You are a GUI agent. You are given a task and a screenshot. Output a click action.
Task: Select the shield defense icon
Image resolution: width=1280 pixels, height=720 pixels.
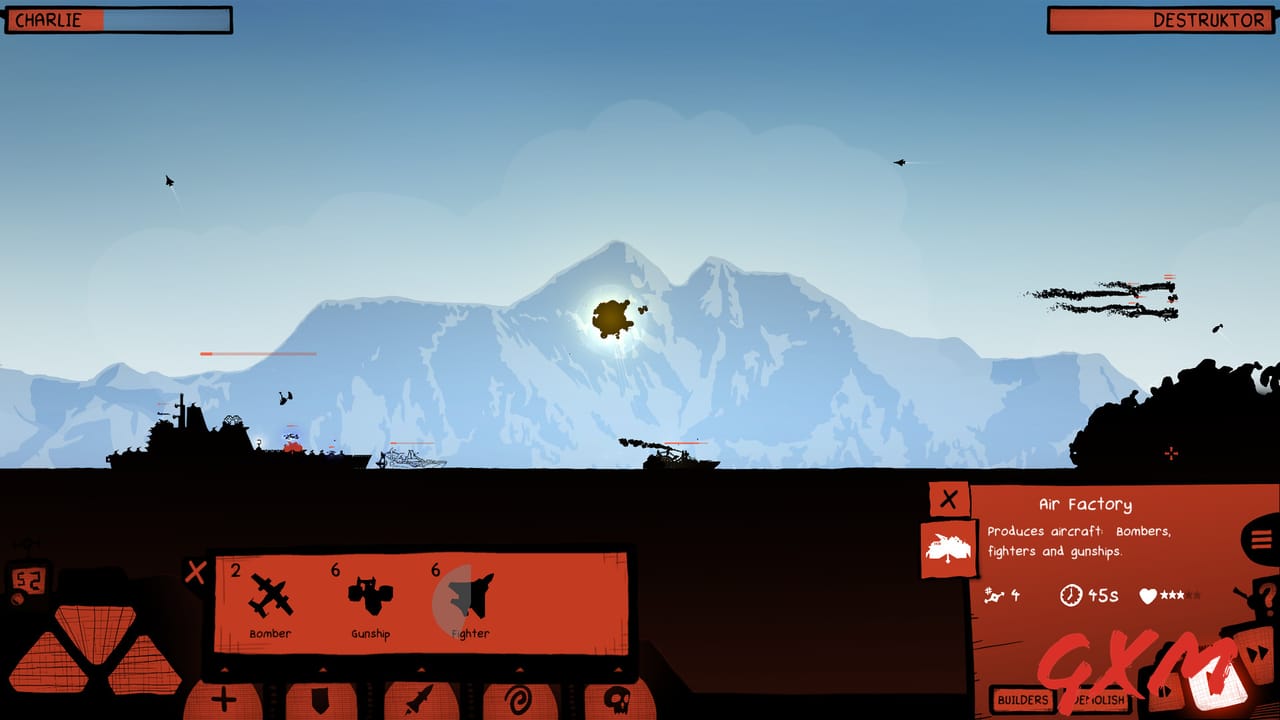323,700
